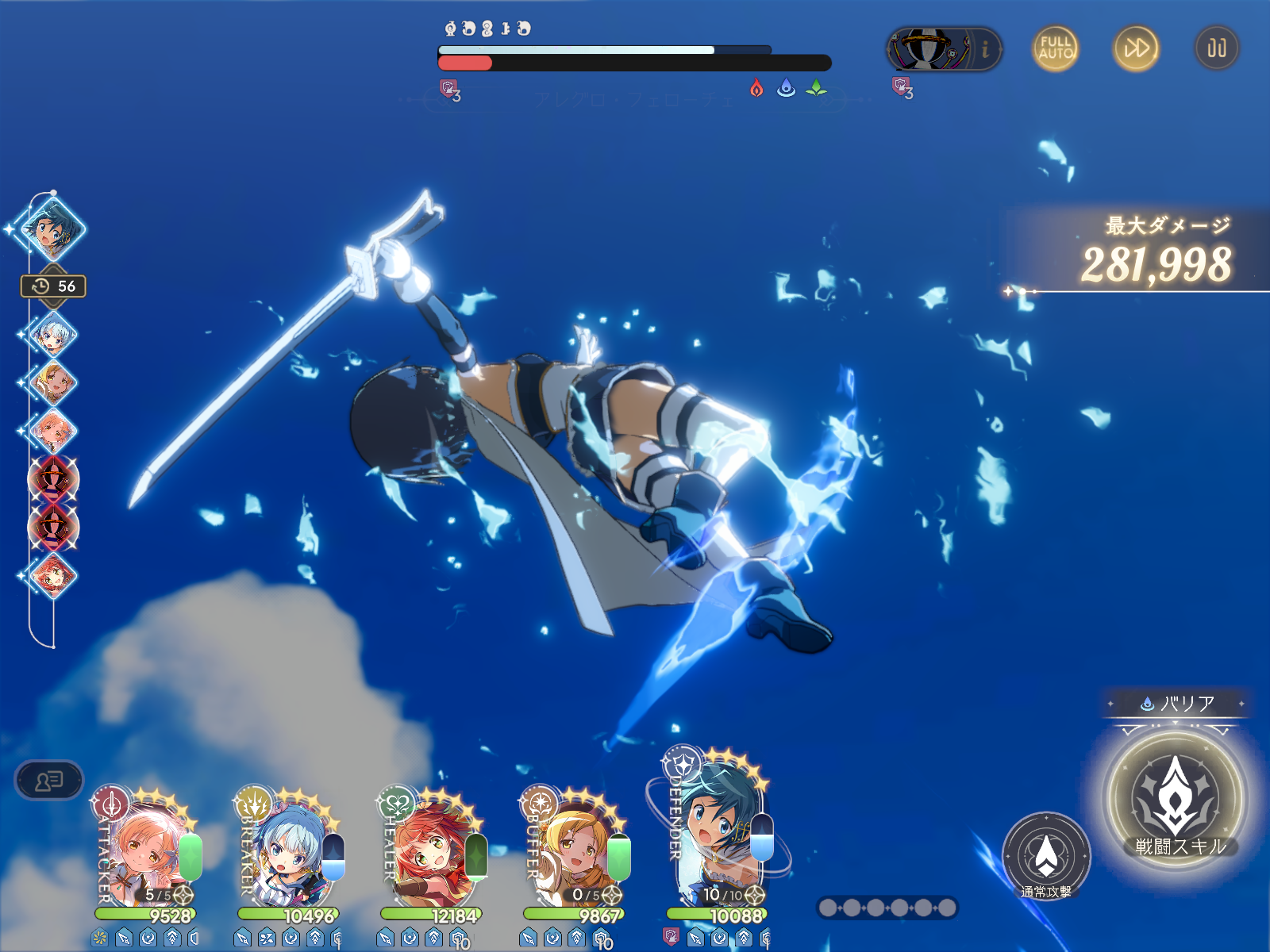Activate the fast-forward speed button
The width and height of the screenshot is (1270, 952).
click(x=1136, y=48)
